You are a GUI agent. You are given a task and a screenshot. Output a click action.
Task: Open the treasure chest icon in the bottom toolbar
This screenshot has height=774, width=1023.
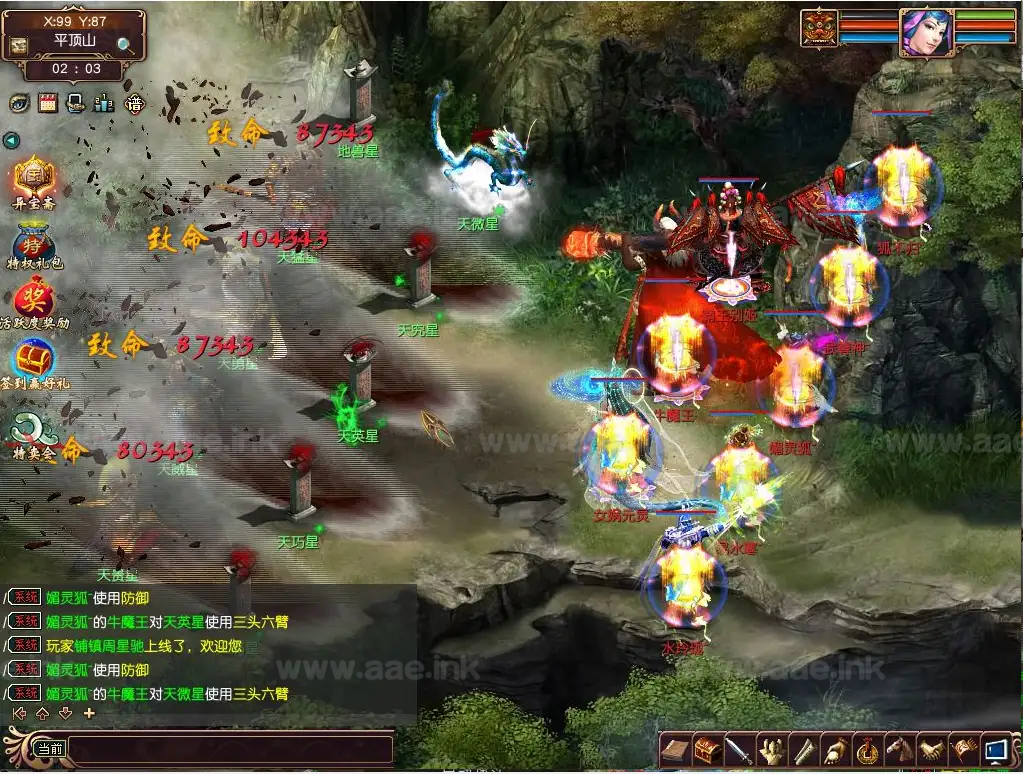point(709,749)
